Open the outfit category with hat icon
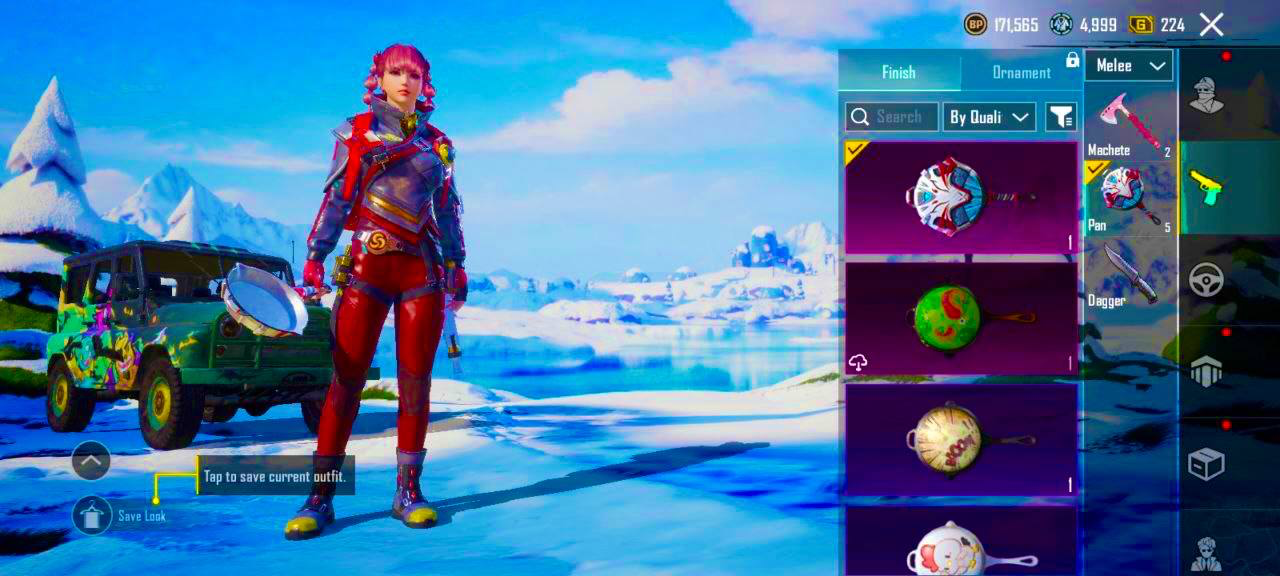Image resolution: width=1280 pixels, height=576 pixels. pyautogui.click(x=1207, y=95)
